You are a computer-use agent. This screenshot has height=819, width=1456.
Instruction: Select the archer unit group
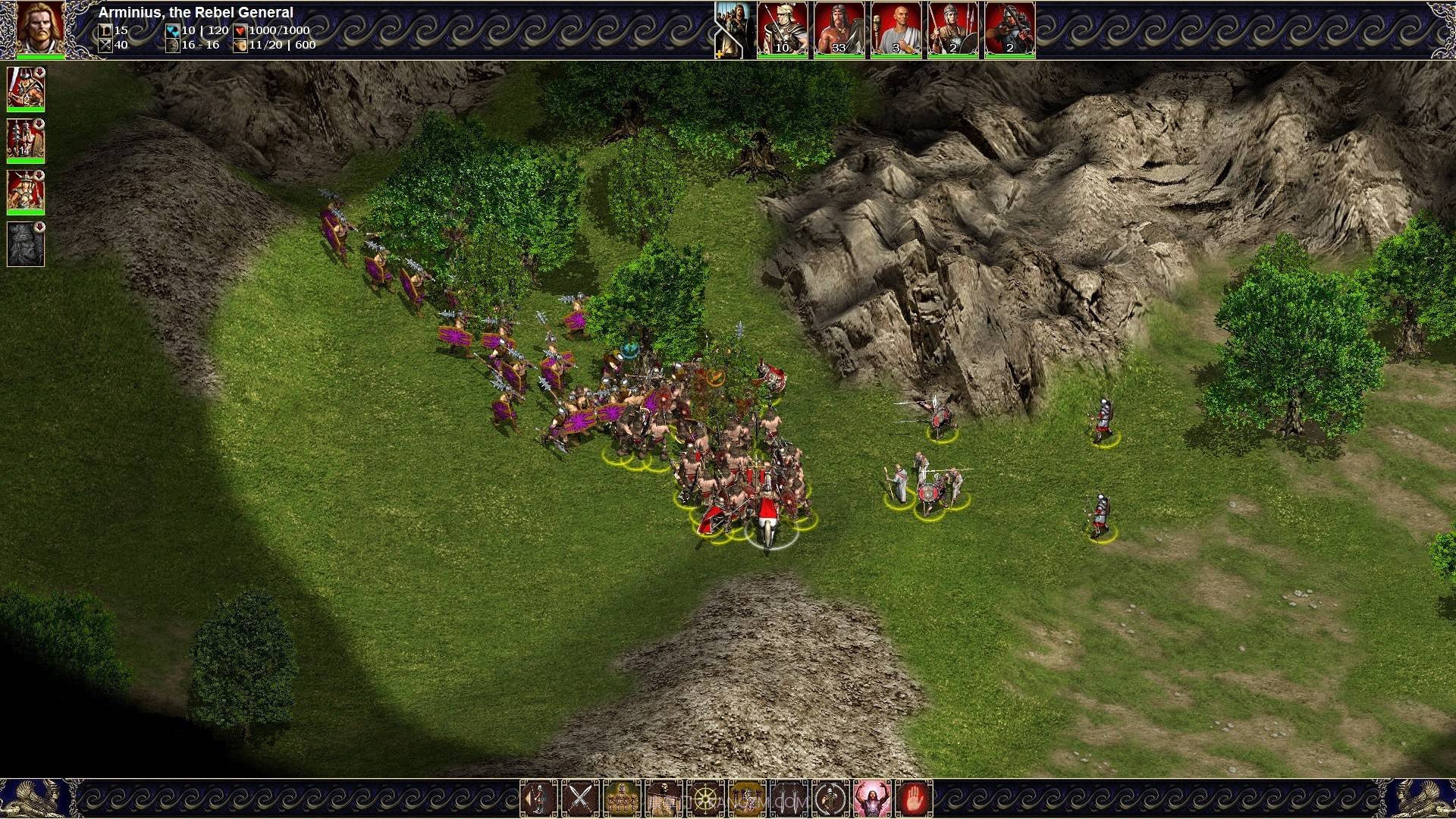1009,29
